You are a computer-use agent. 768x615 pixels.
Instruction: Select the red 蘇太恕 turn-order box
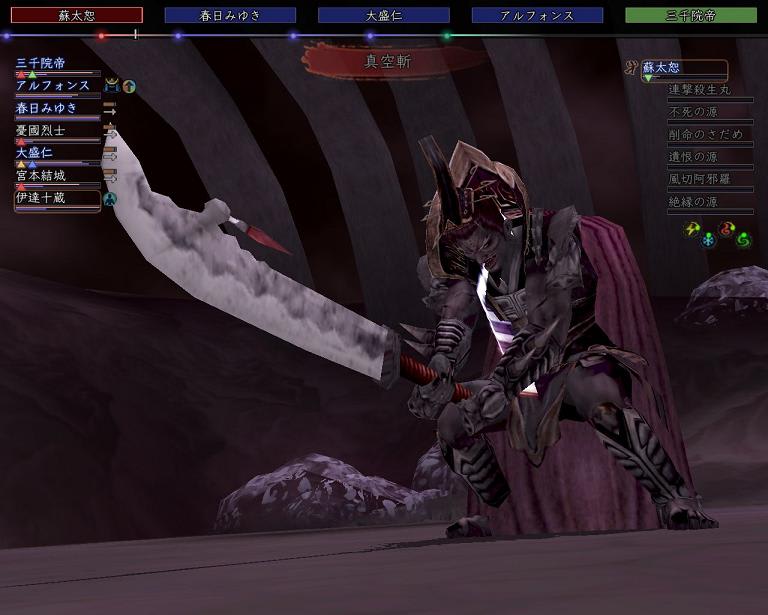77,16
